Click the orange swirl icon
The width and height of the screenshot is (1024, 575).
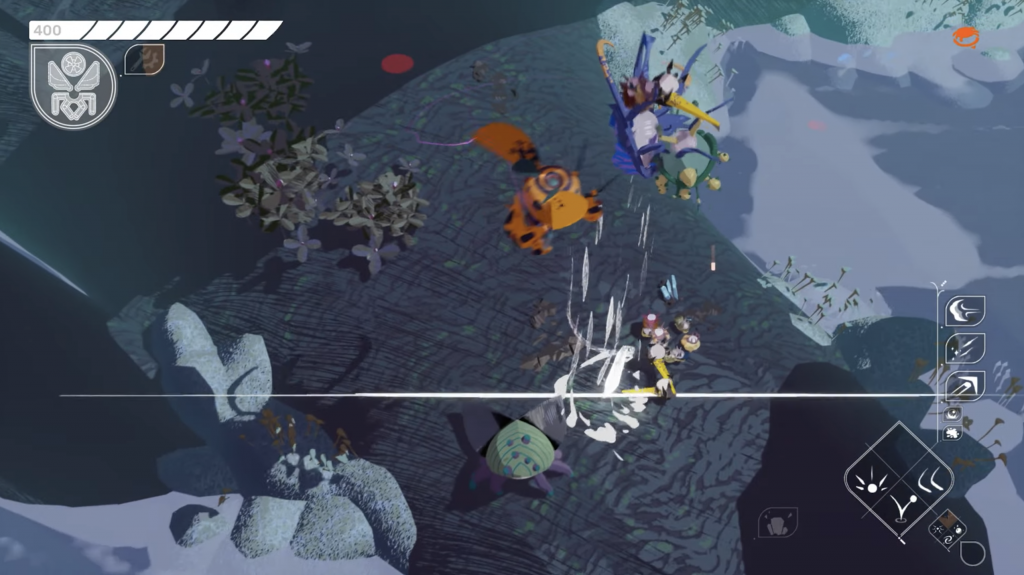pos(965,38)
